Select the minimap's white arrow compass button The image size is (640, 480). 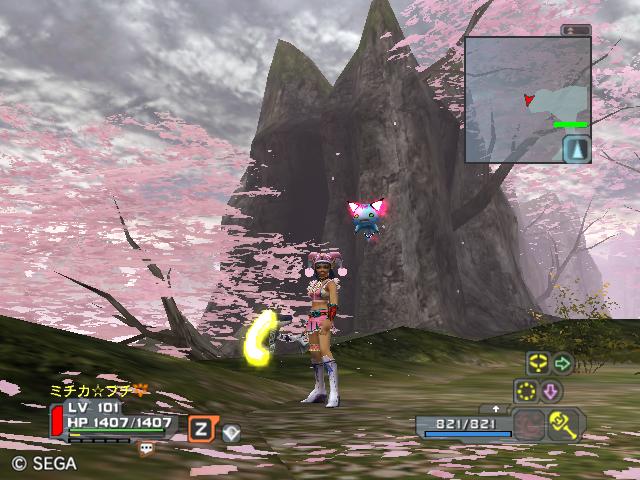click(577, 149)
